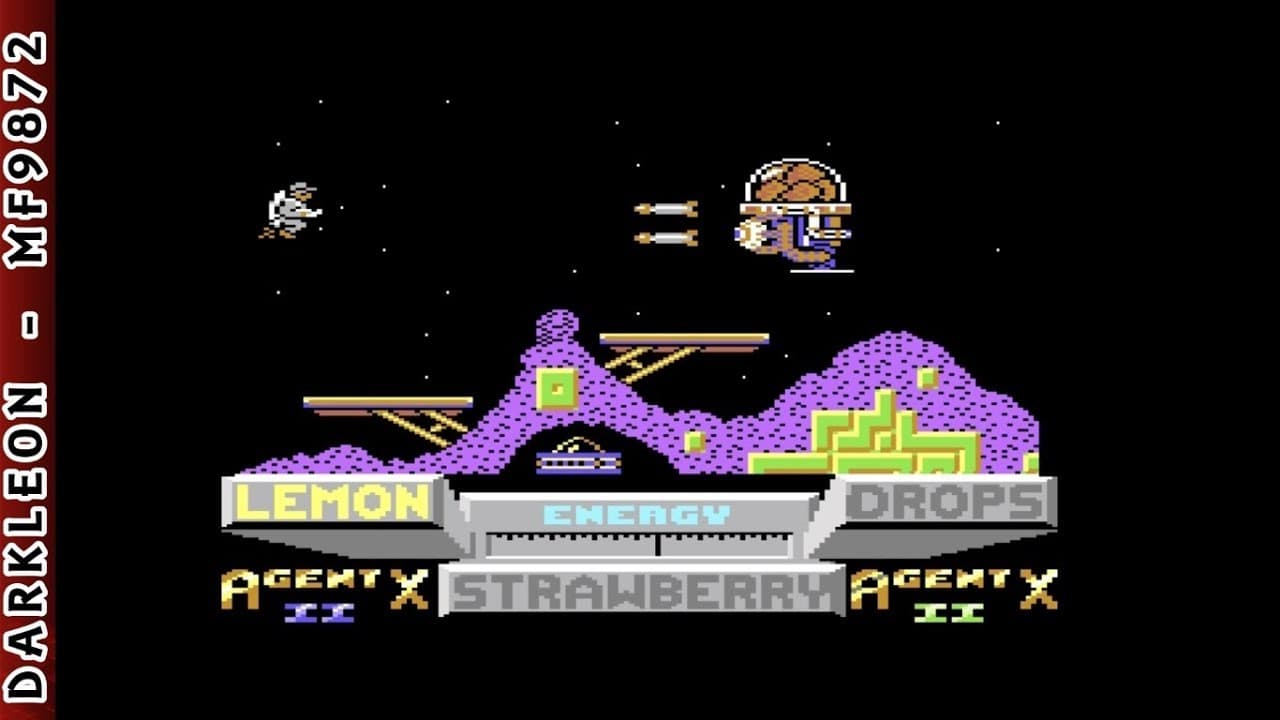This screenshot has width=1280, height=720.
Task: Choose the STRAWBERRY panel
Action: pyautogui.click(x=642, y=591)
